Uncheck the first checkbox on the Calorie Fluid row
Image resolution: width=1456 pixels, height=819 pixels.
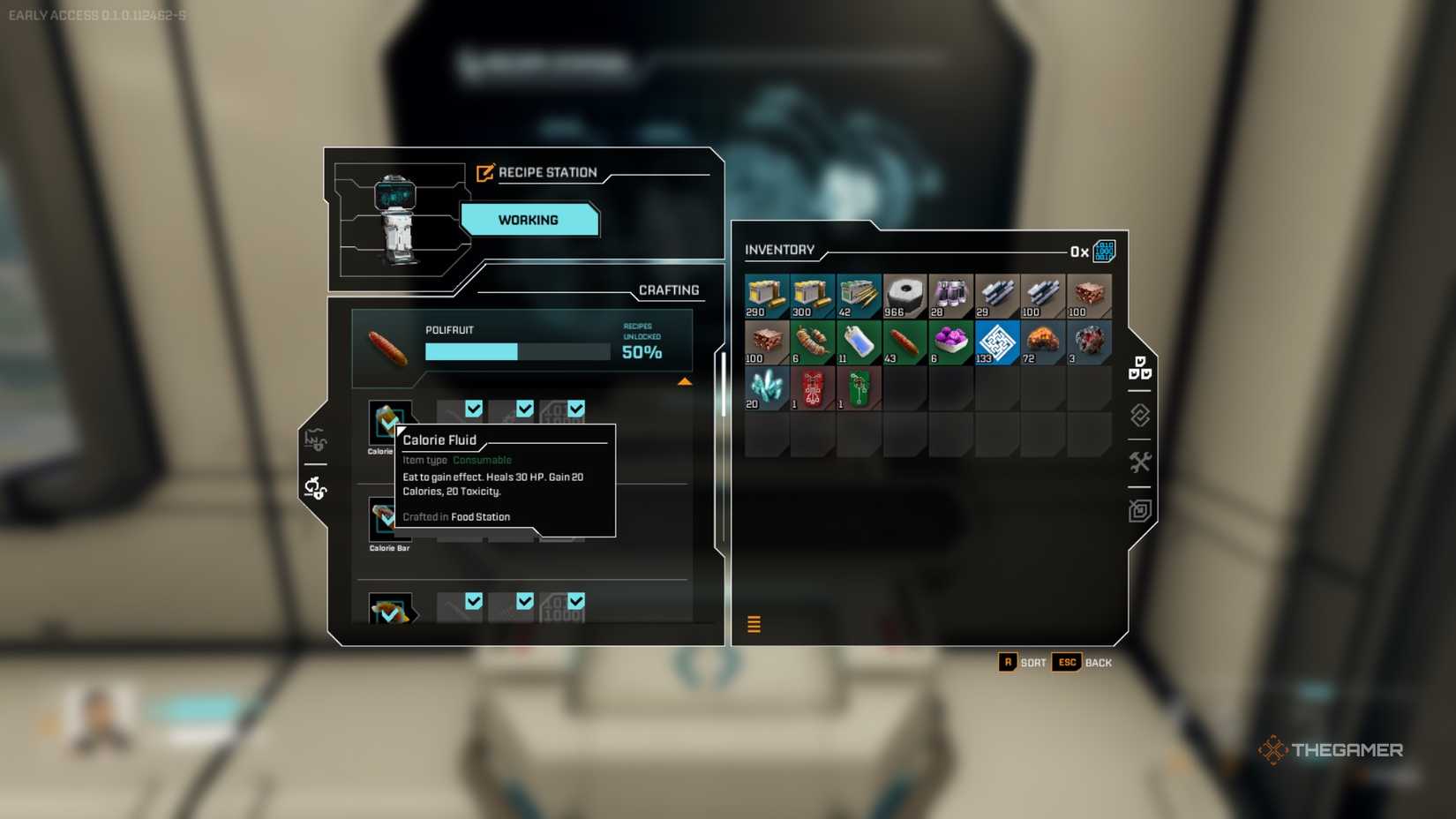pos(474,409)
